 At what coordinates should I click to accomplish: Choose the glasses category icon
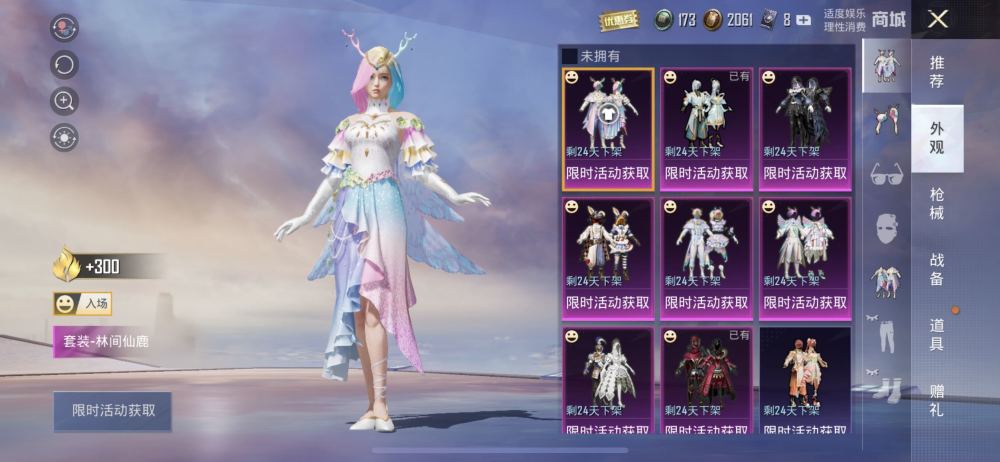click(x=886, y=174)
